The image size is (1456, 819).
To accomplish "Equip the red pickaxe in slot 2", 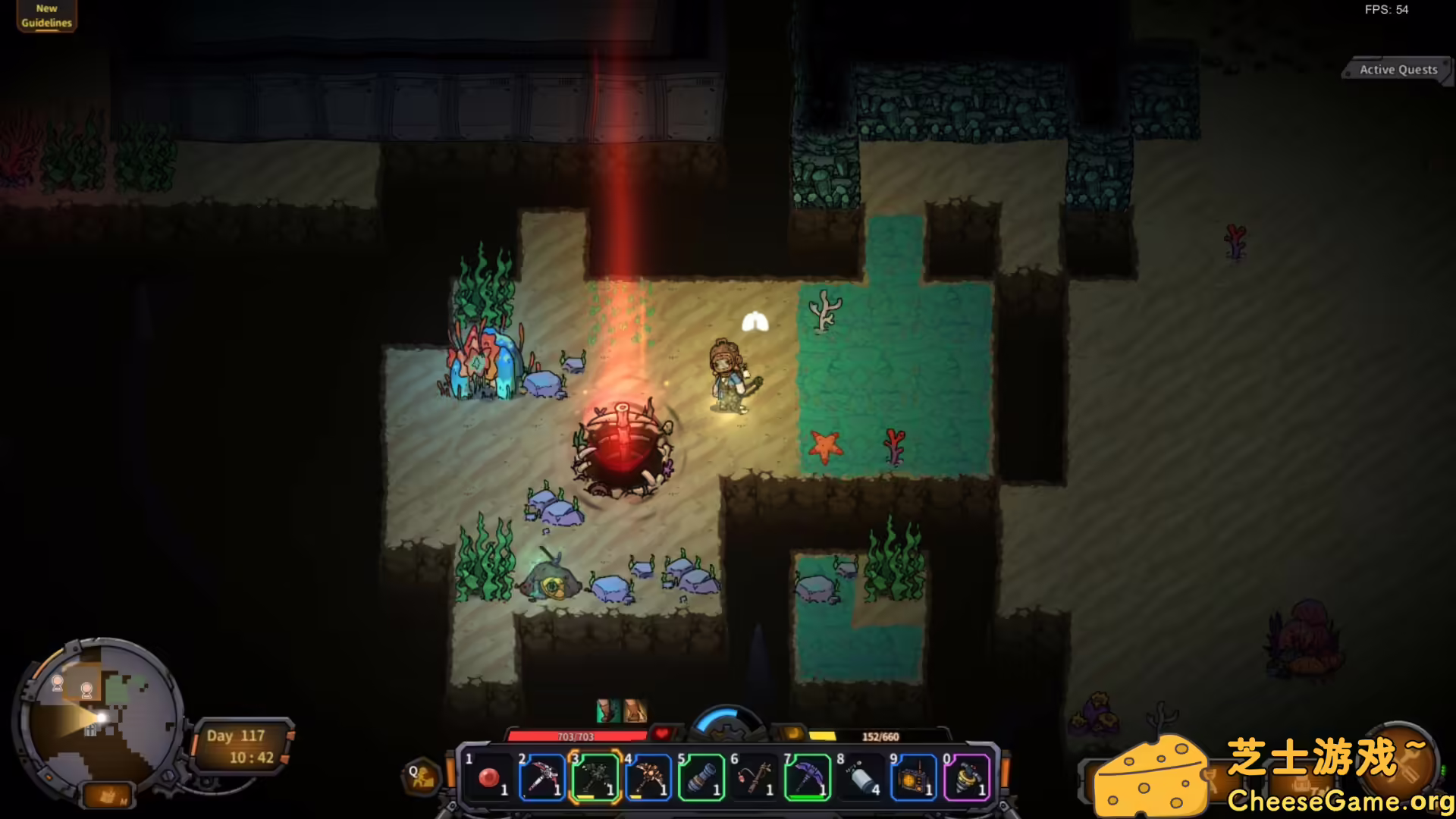I will coord(542,777).
